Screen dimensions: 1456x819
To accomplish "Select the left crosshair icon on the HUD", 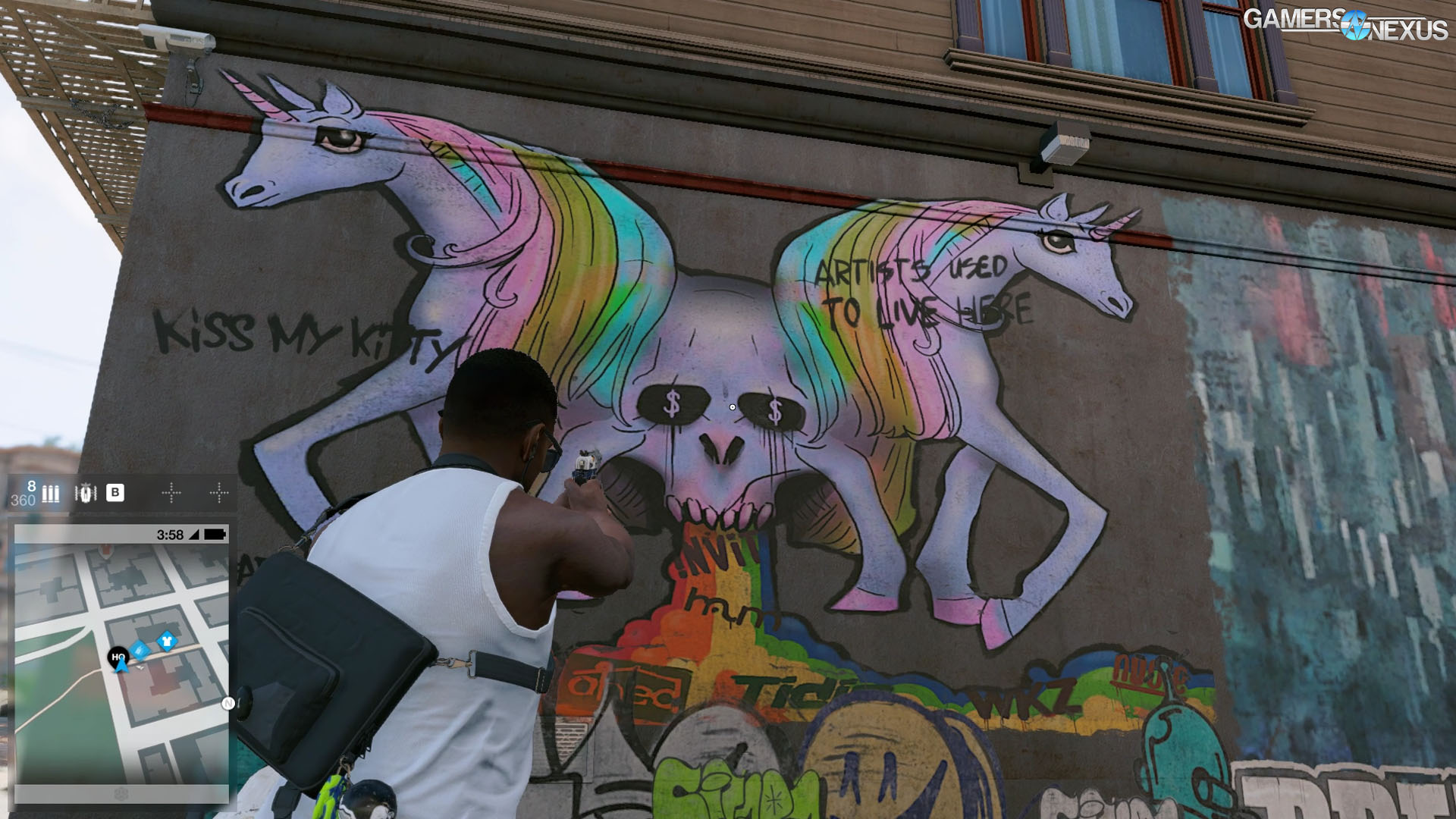I will coord(171,493).
